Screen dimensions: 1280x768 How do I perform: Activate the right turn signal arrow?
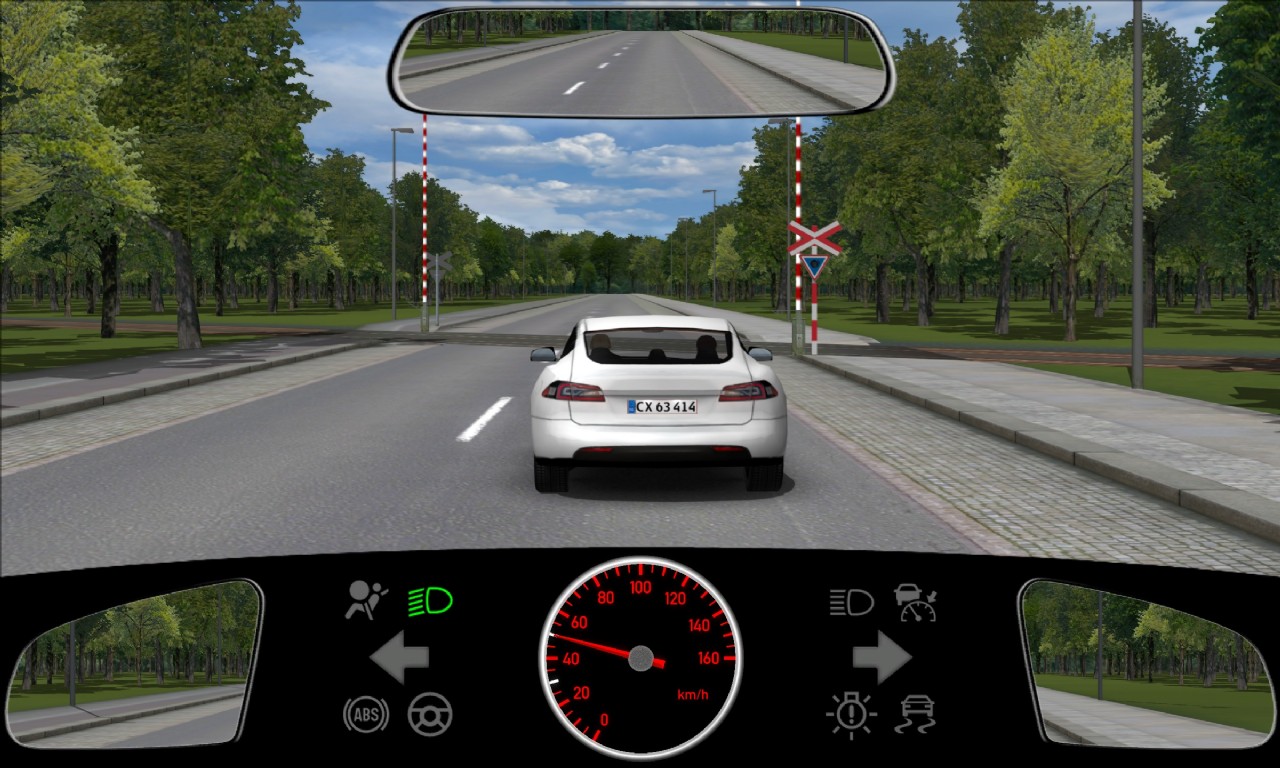pos(881,657)
